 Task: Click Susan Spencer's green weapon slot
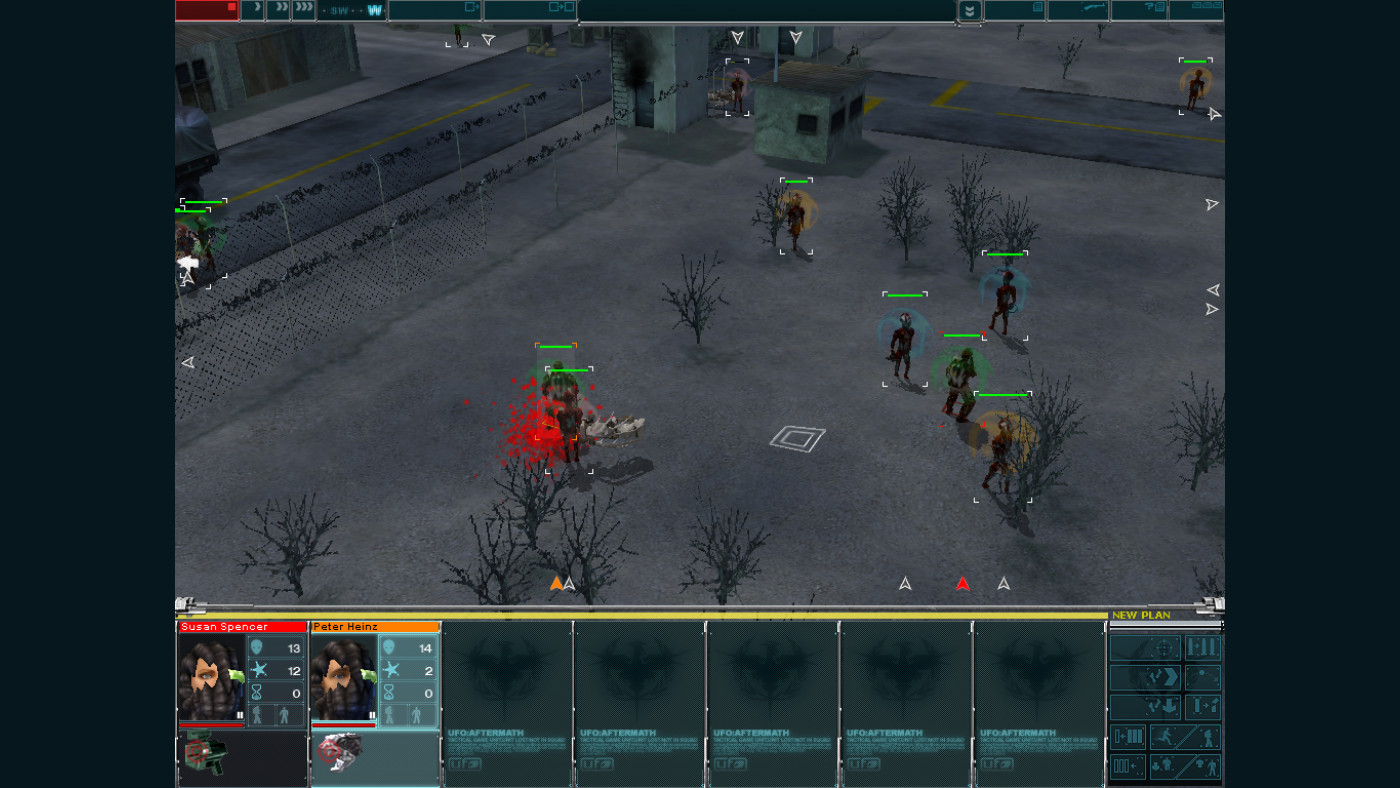(x=207, y=756)
